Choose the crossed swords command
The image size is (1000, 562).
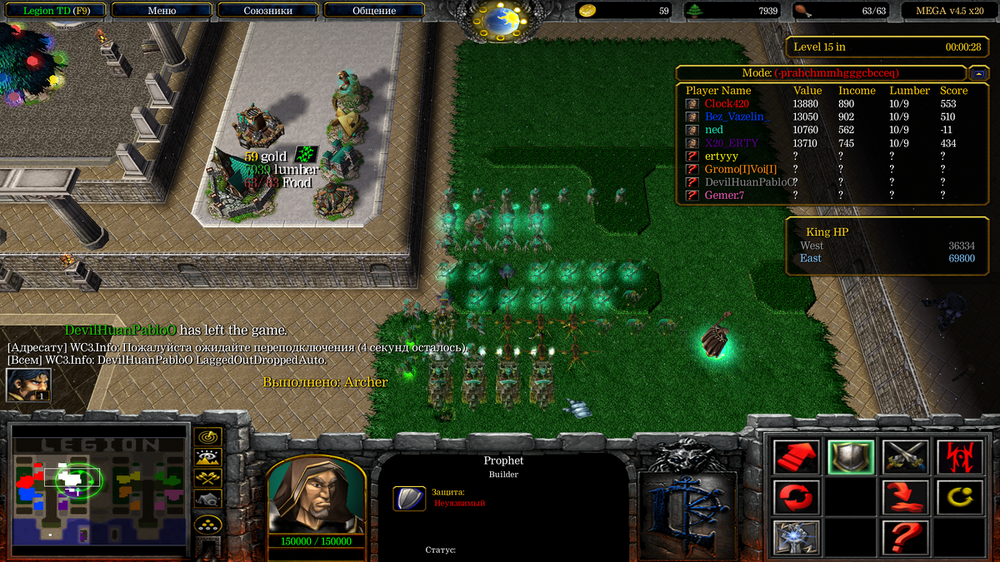[x=905, y=457]
